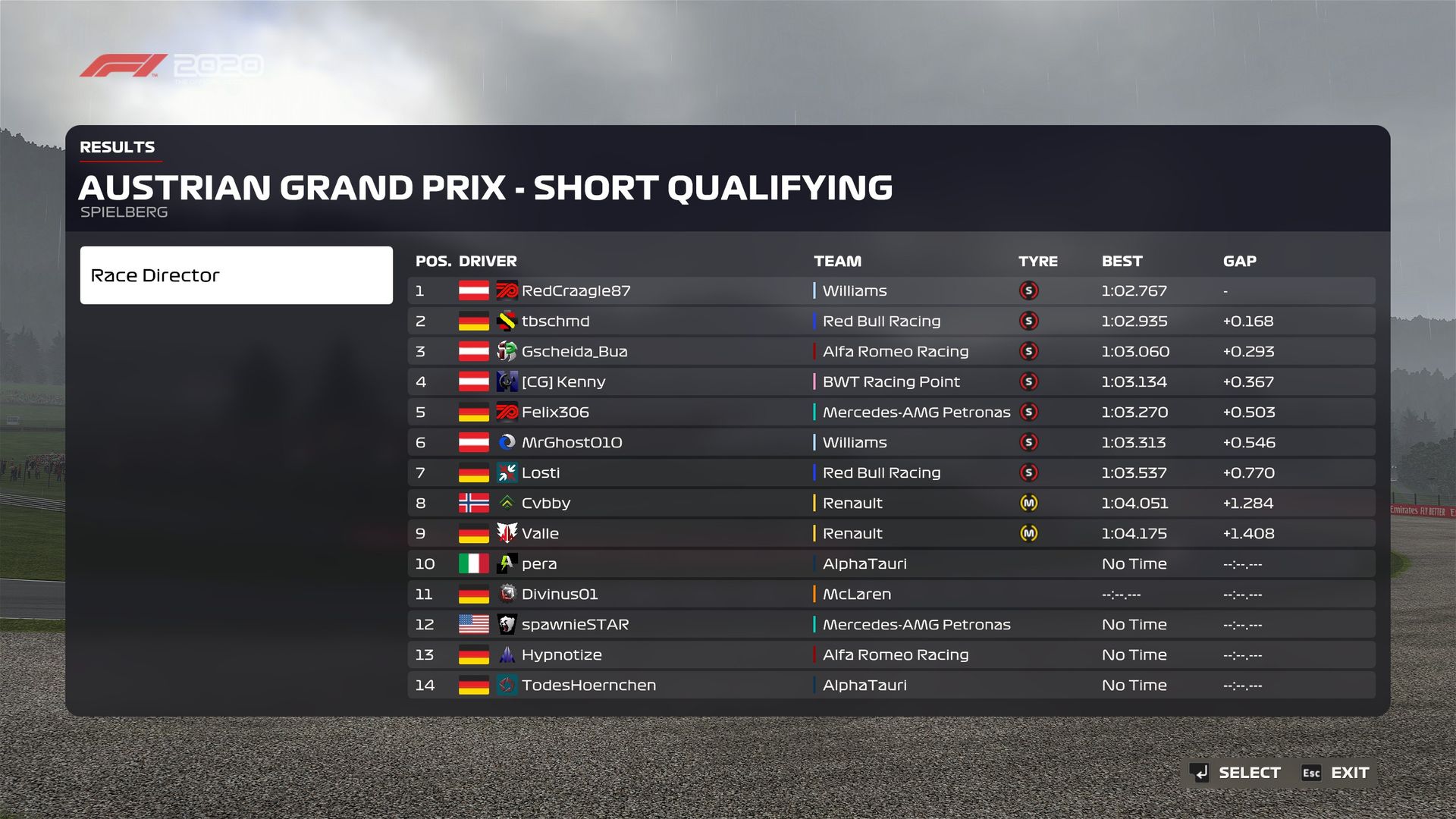
Task: Select Valle's qualifying result
Action: tap(540, 534)
